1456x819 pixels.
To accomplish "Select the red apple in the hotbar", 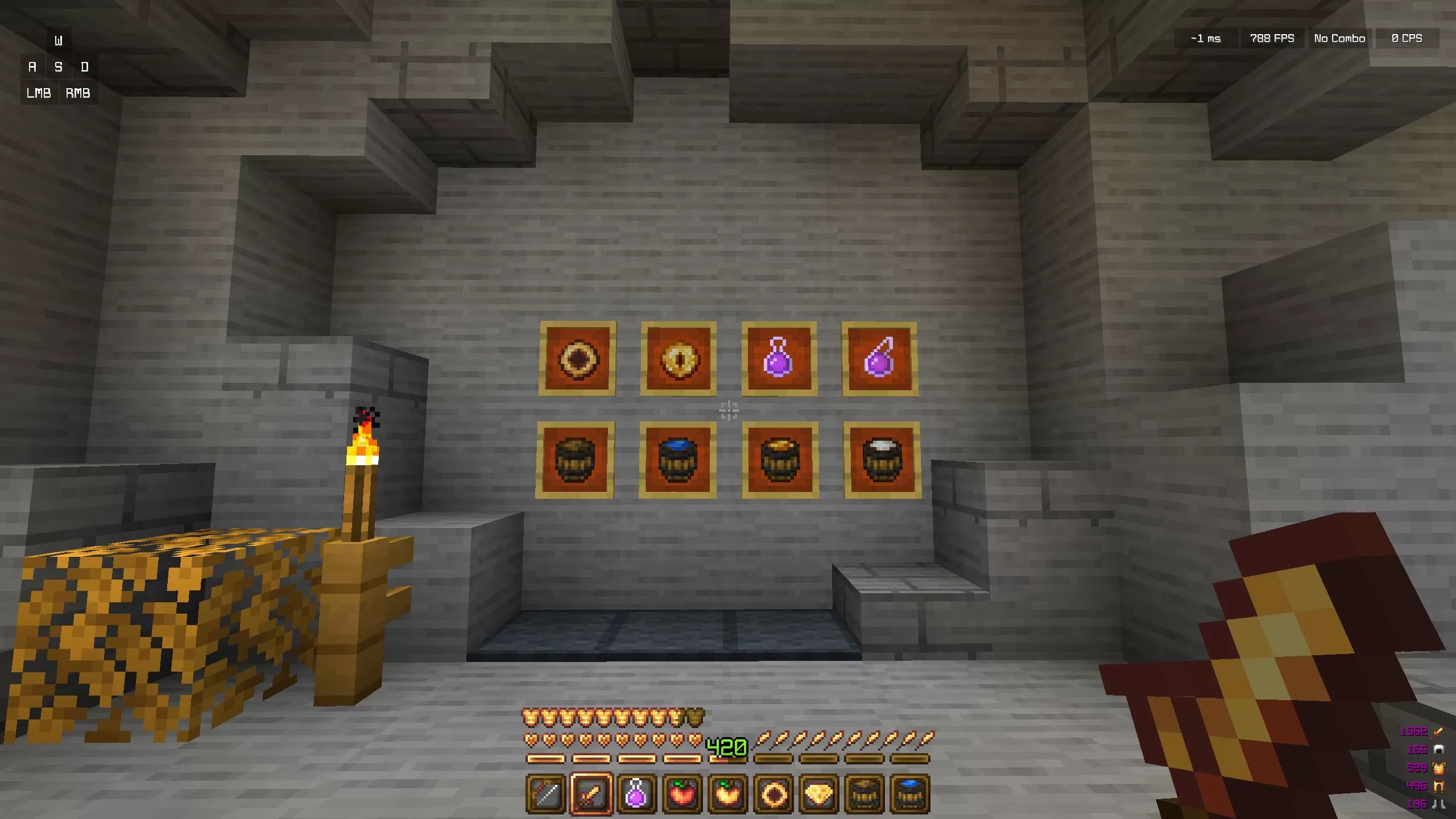I will 681,793.
